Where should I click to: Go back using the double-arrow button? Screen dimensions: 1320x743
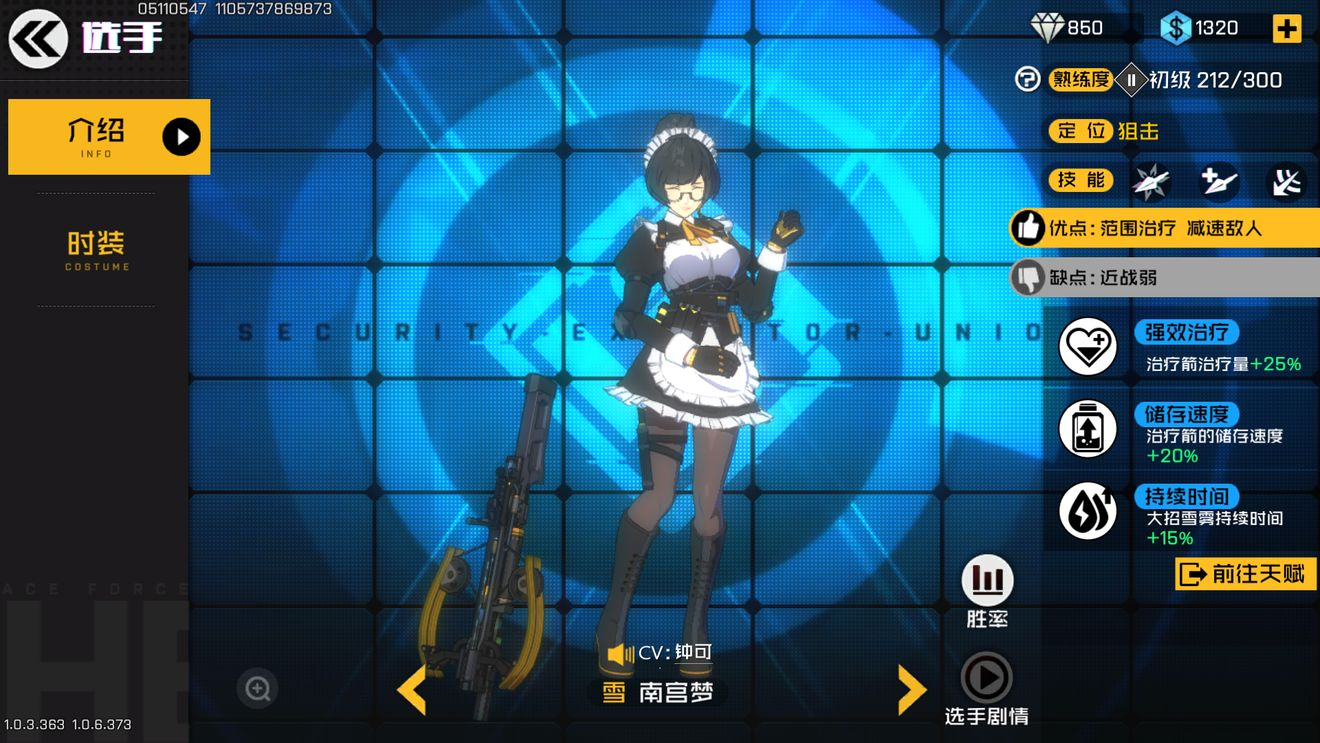click(x=38, y=38)
